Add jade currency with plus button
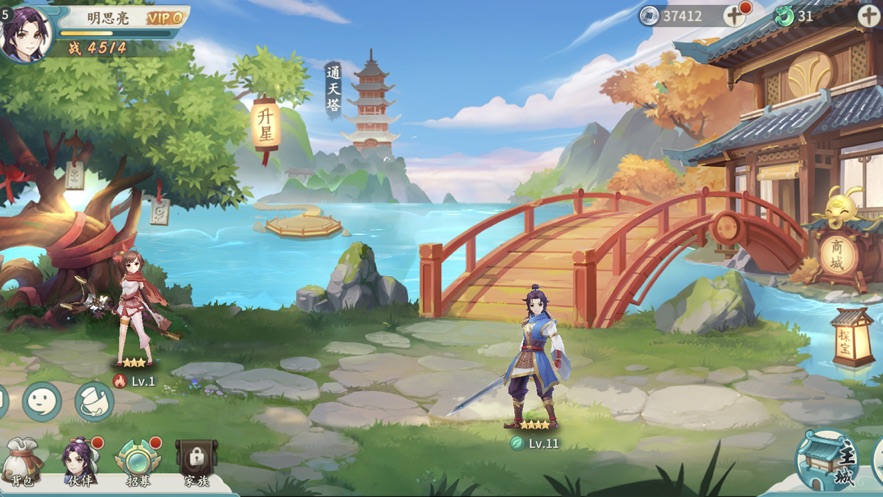This screenshot has height=497, width=883. [x=868, y=15]
